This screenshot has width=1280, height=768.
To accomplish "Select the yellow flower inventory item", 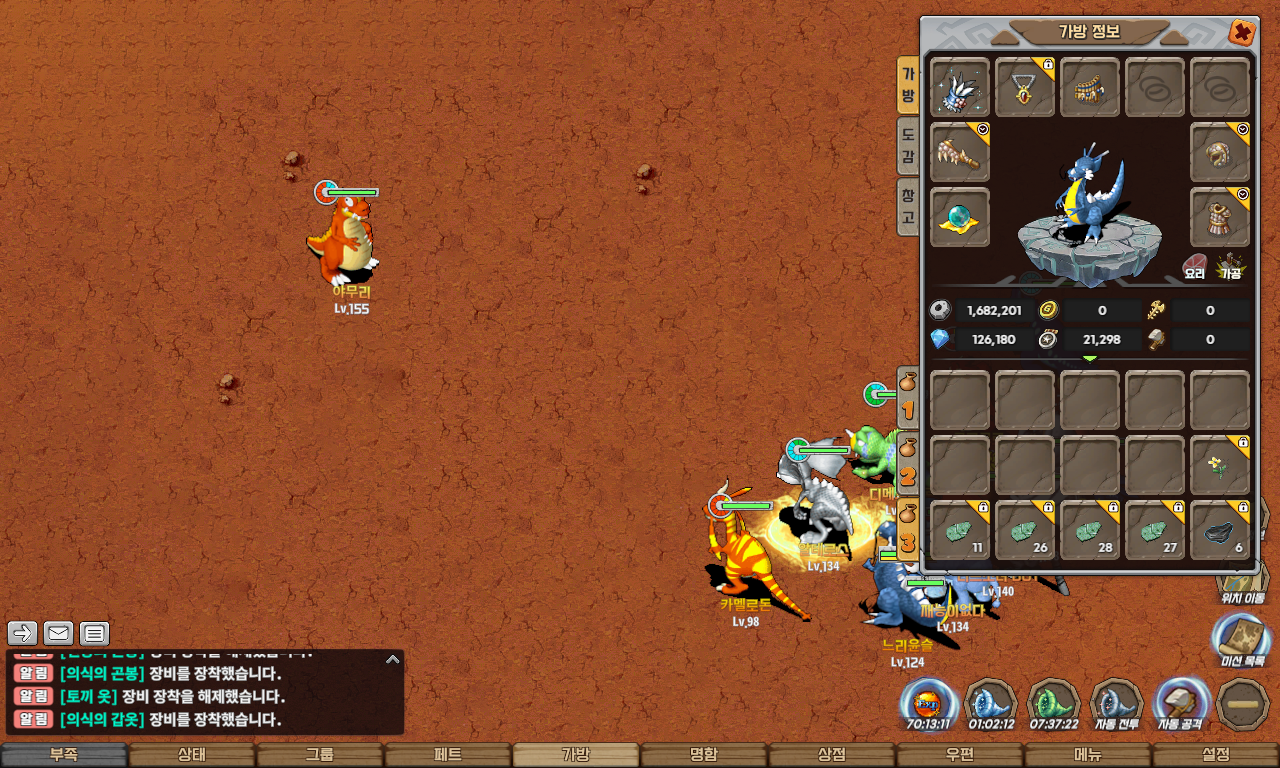I will click(x=1220, y=465).
